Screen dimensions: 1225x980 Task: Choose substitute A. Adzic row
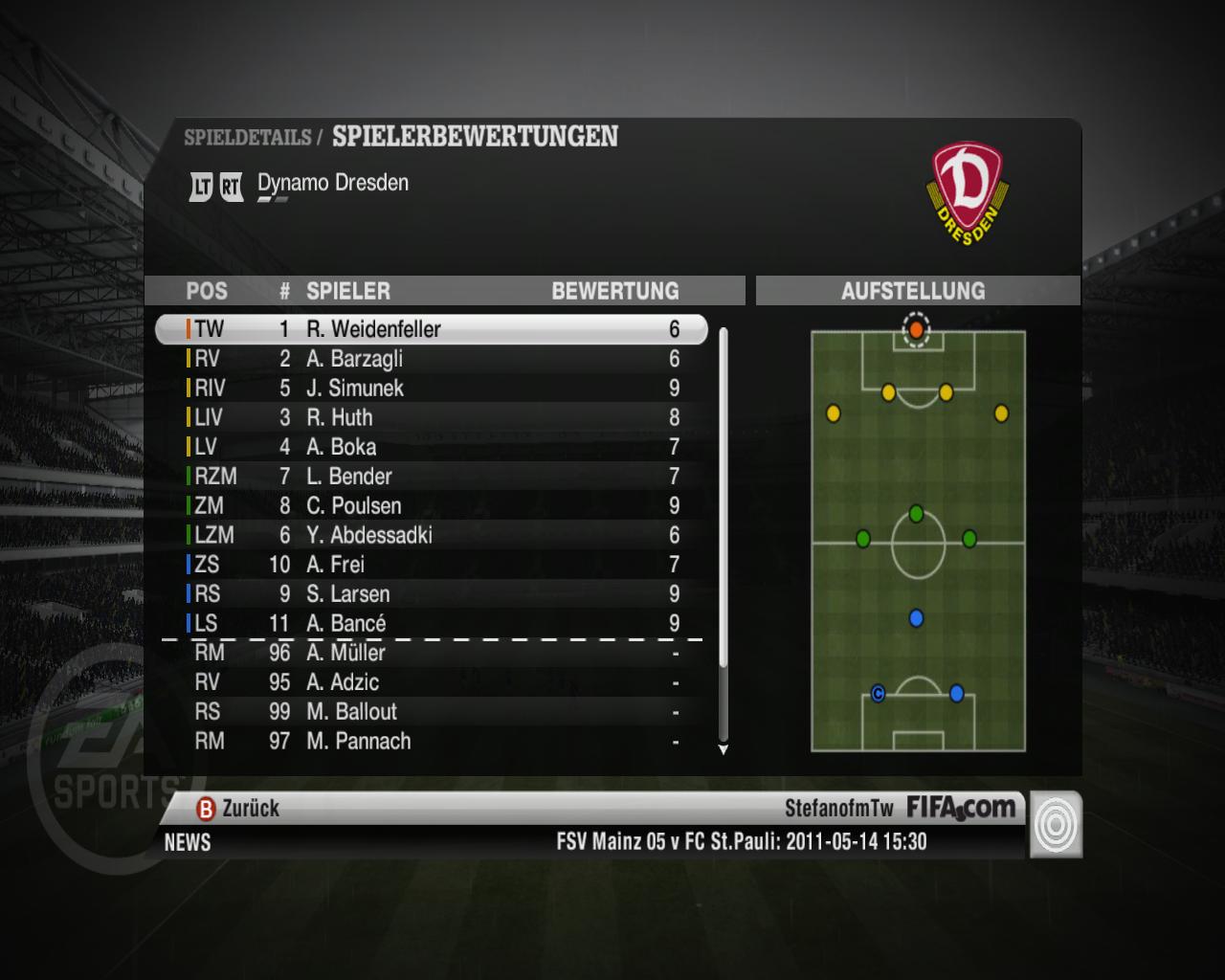[431, 682]
